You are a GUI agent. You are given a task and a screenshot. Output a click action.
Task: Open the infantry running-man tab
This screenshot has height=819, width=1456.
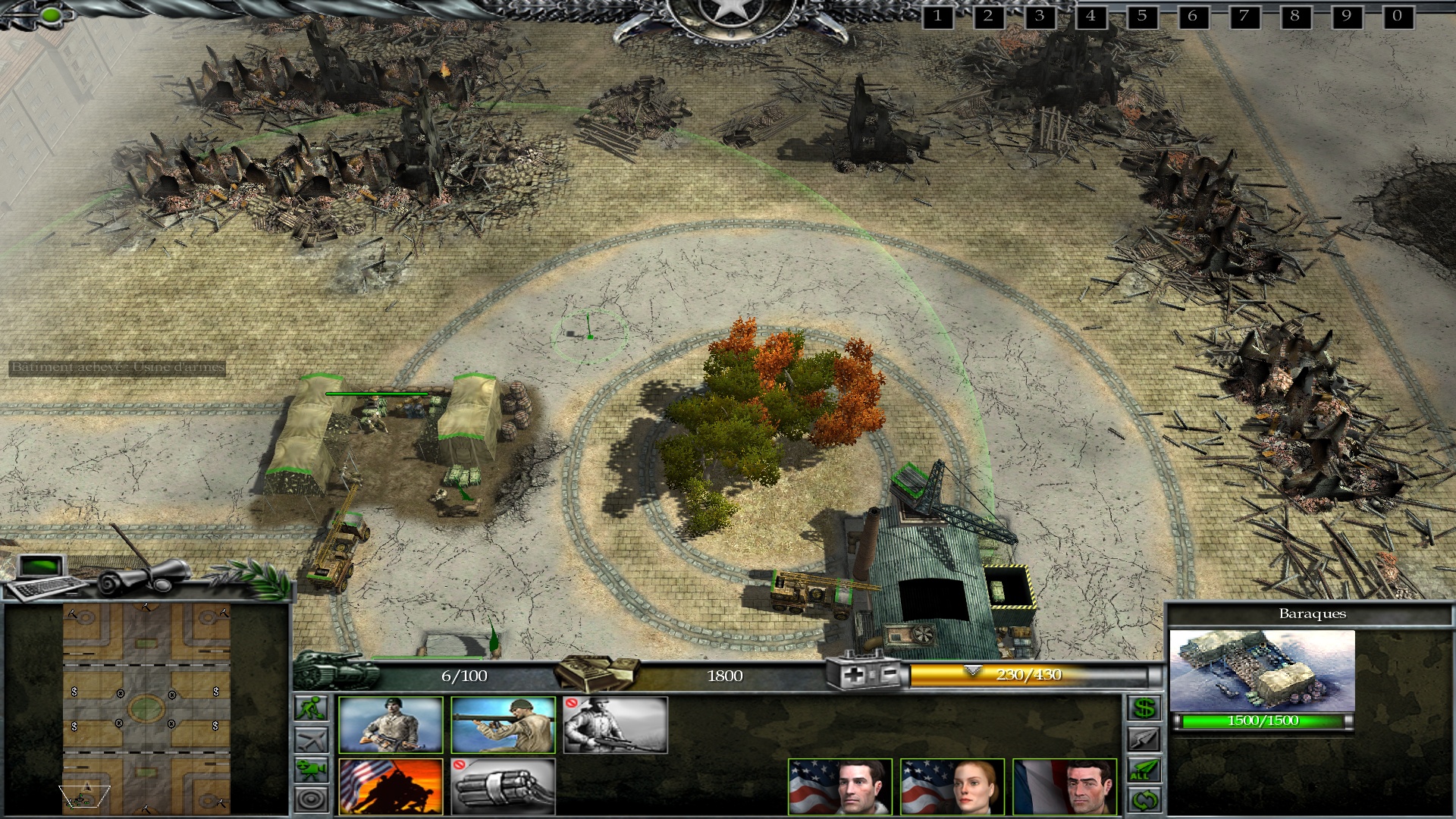[312, 708]
